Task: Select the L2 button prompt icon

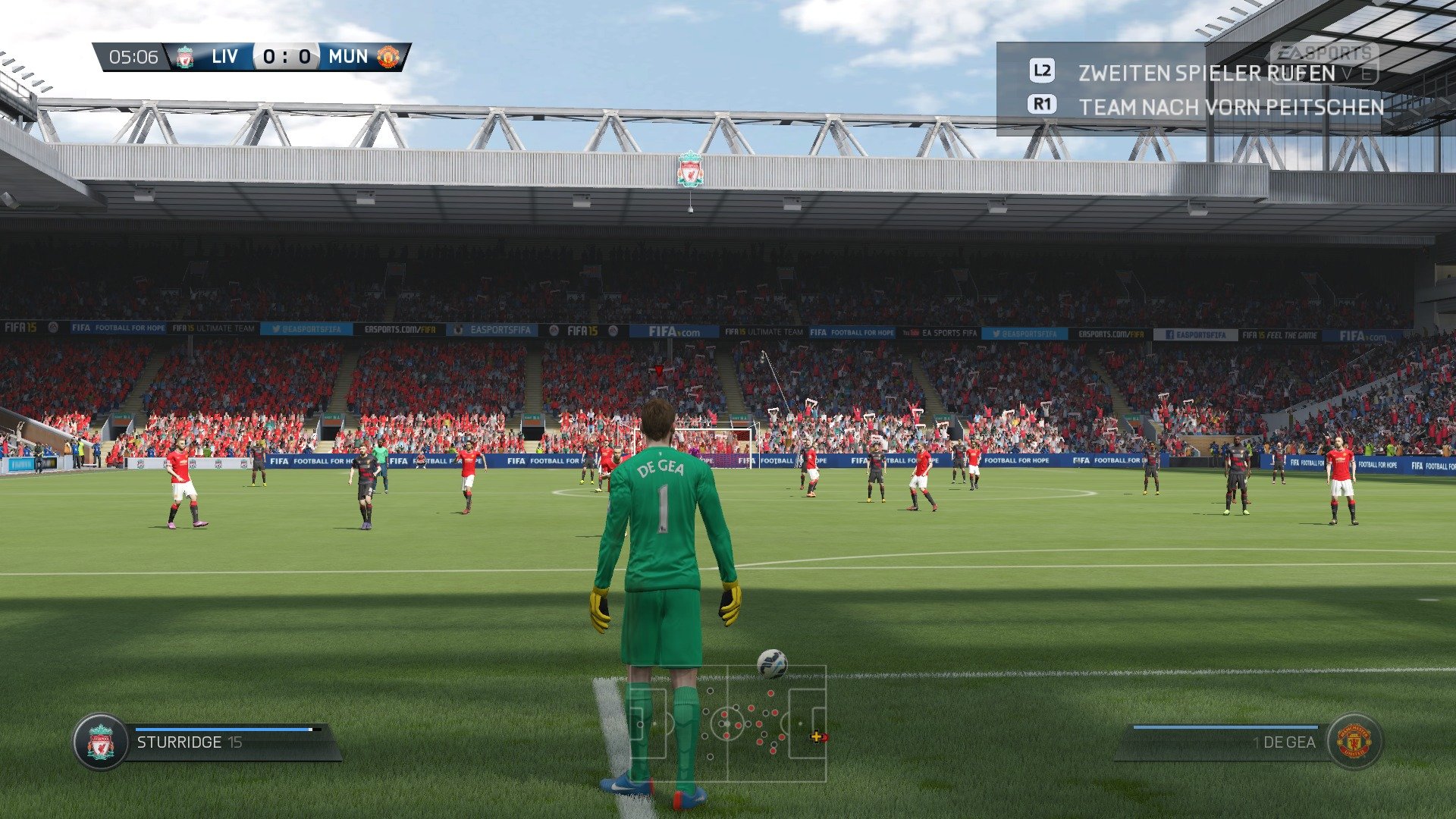Action: 1042,71
